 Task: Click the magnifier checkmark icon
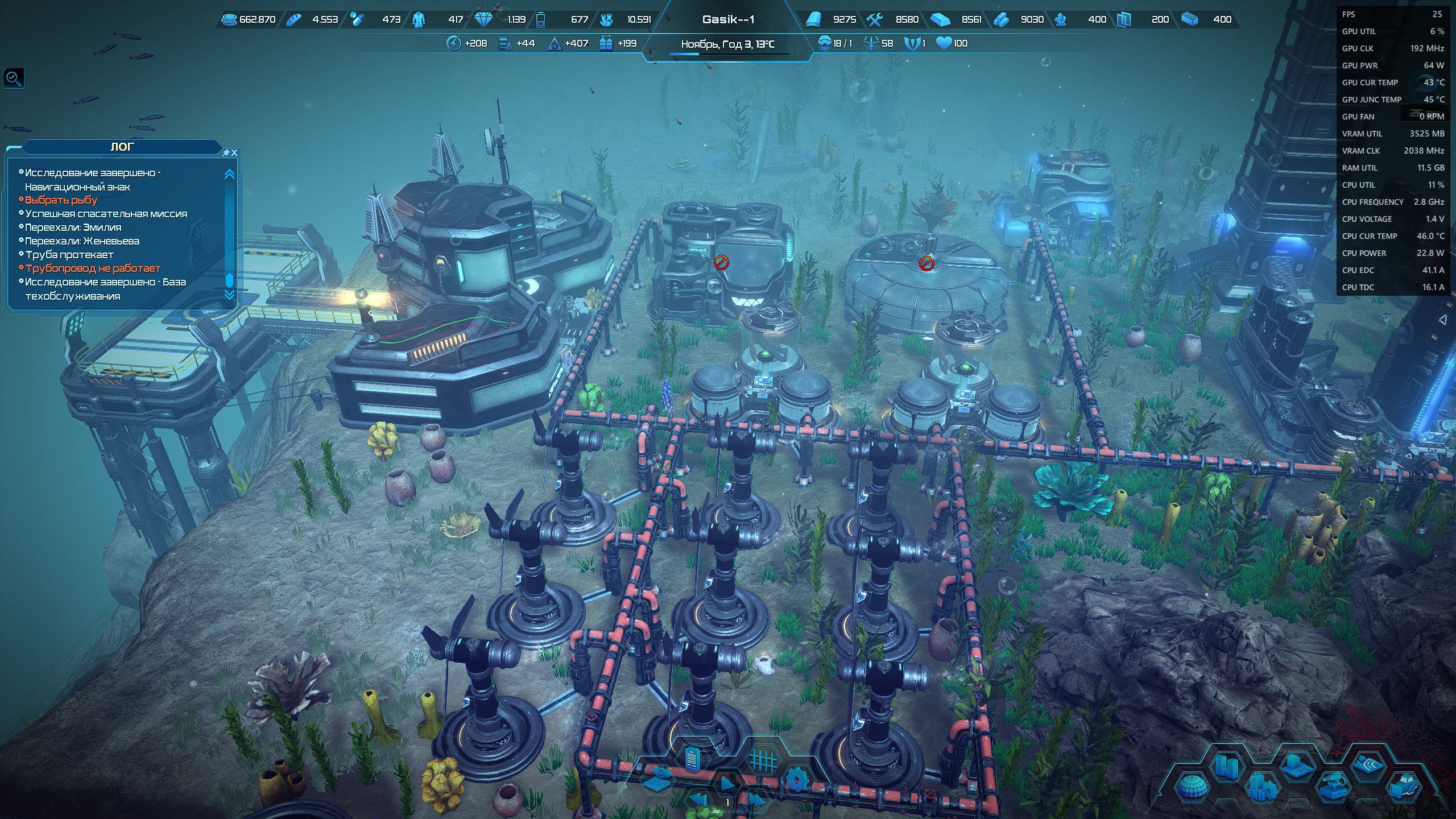point(14,78)
